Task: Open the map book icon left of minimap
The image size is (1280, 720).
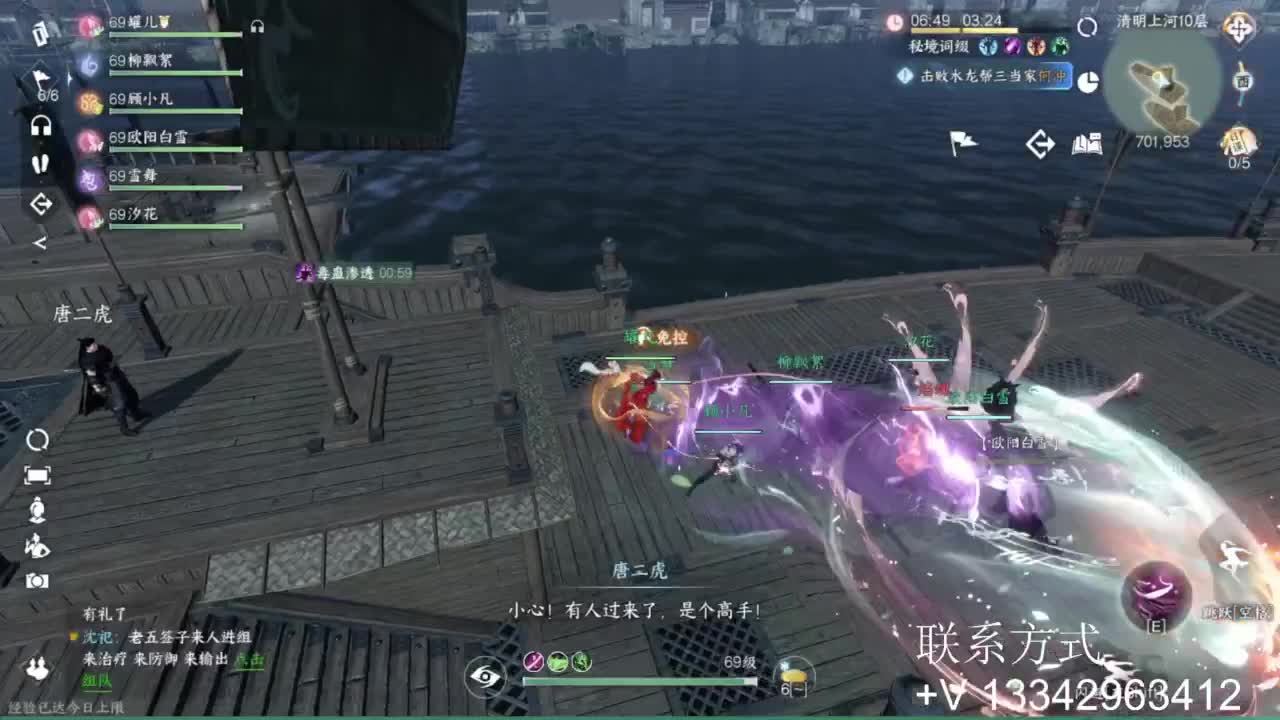Action: coord(1087,144)
